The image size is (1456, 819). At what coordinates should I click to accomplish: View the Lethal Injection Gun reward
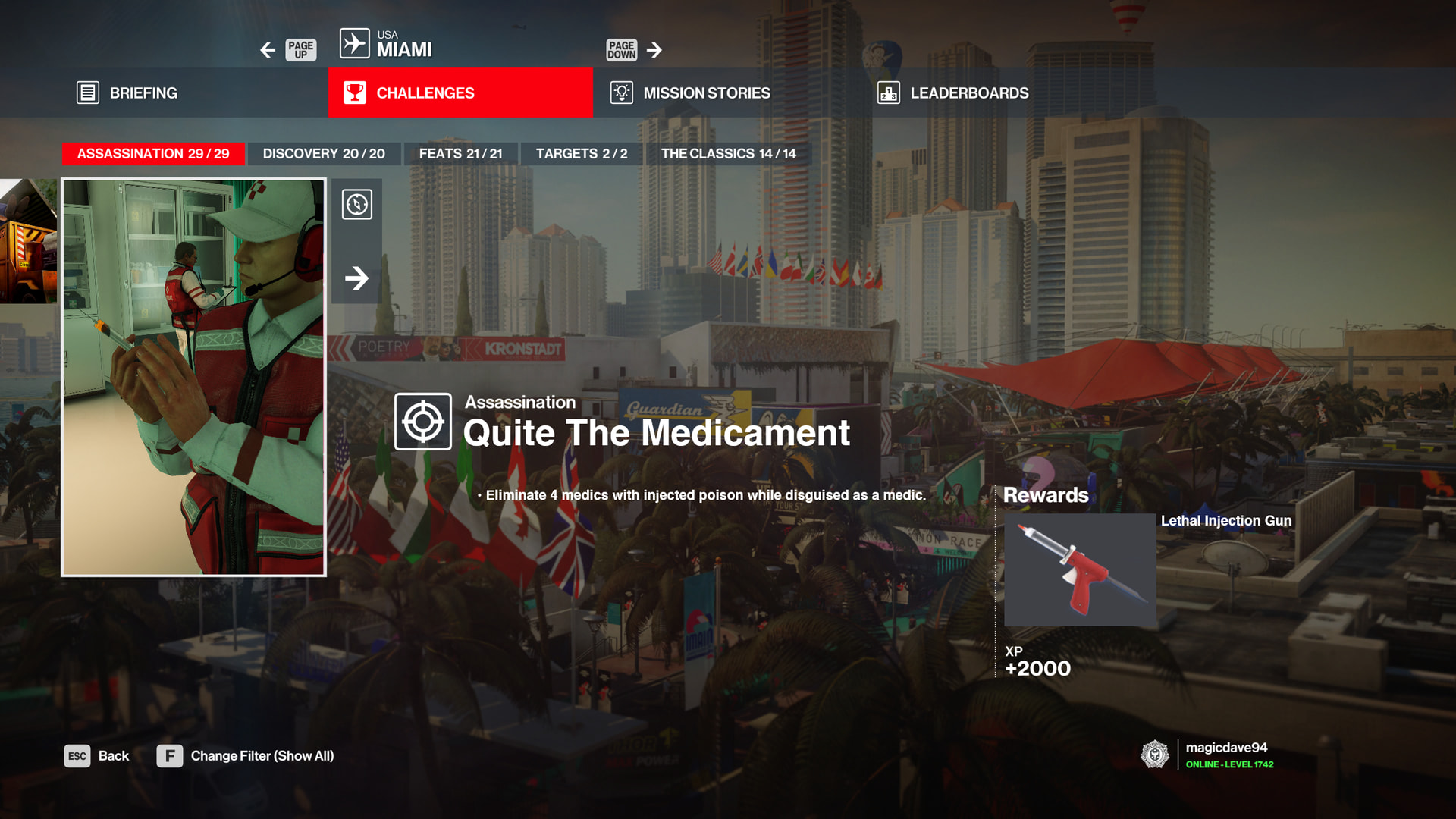(x=1080, y=570)
